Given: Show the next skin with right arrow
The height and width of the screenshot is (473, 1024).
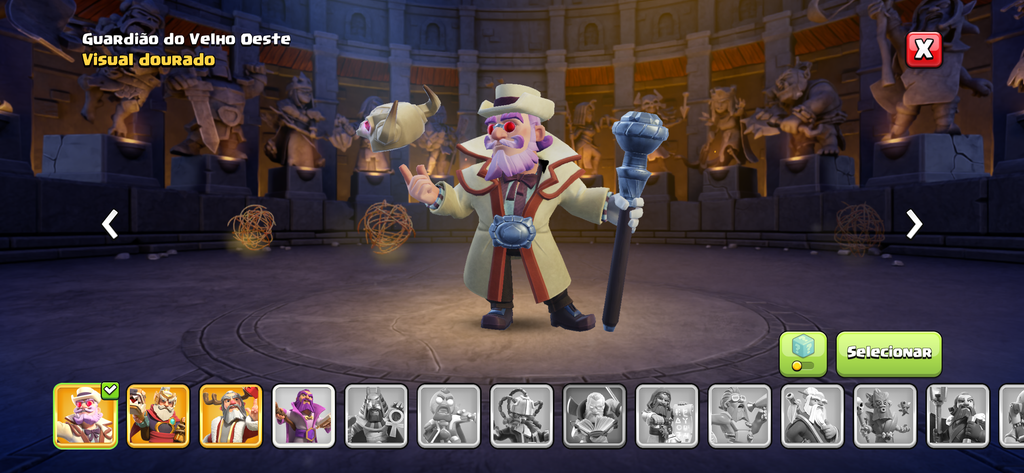Looking at the screenshot, I should click(913, 224).
